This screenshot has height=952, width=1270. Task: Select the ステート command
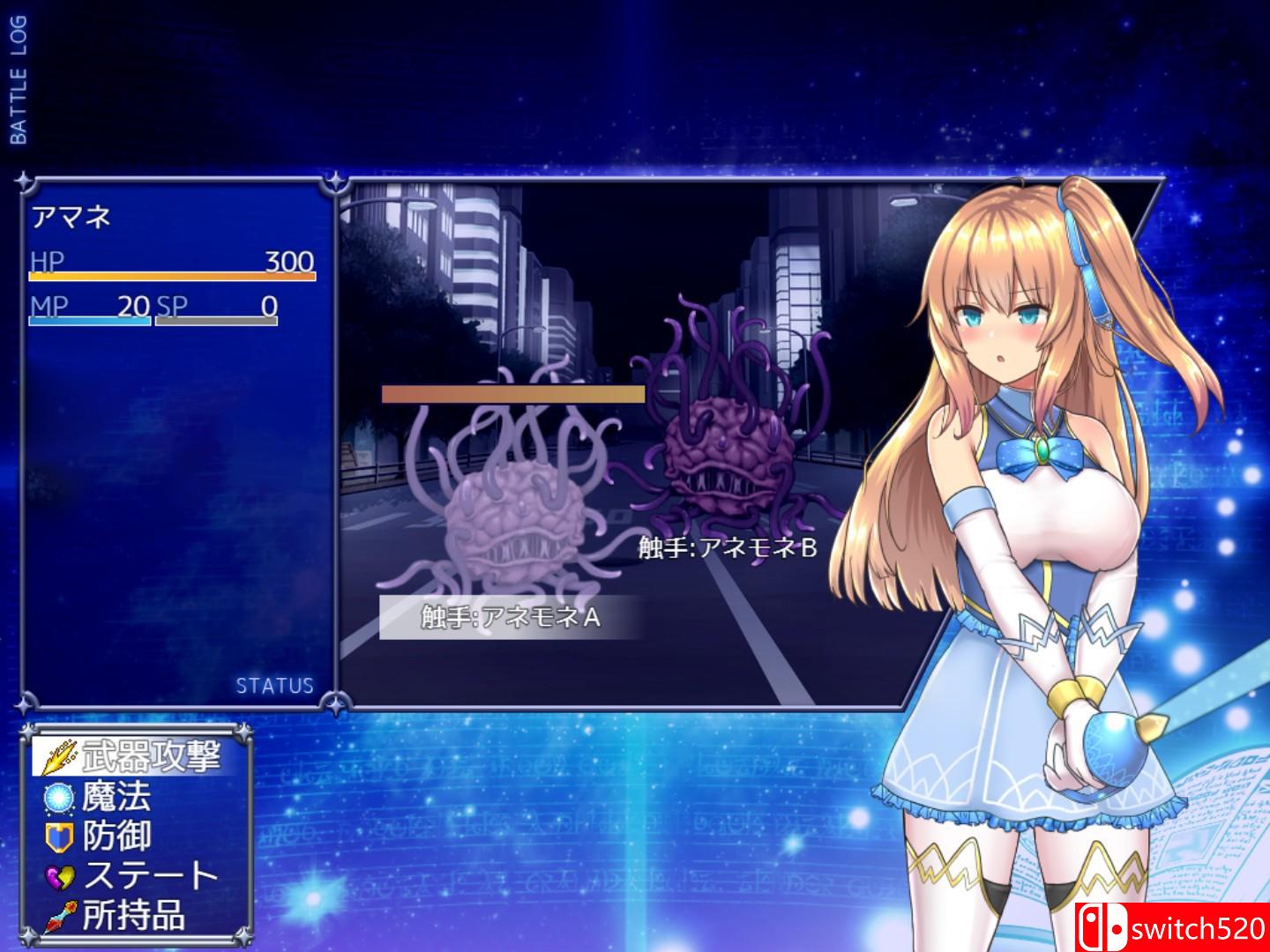(150, 874)
